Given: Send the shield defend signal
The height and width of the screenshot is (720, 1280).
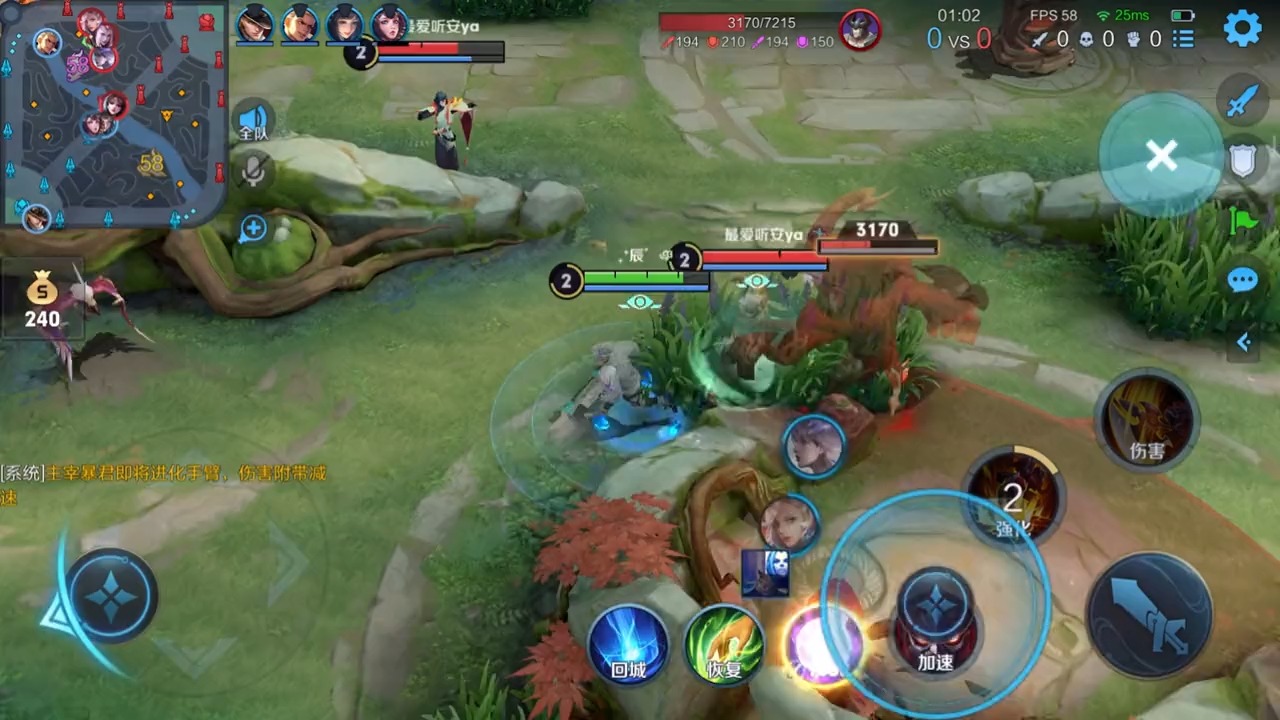Looking at the screenshot, I should (x=1242, y=160).
